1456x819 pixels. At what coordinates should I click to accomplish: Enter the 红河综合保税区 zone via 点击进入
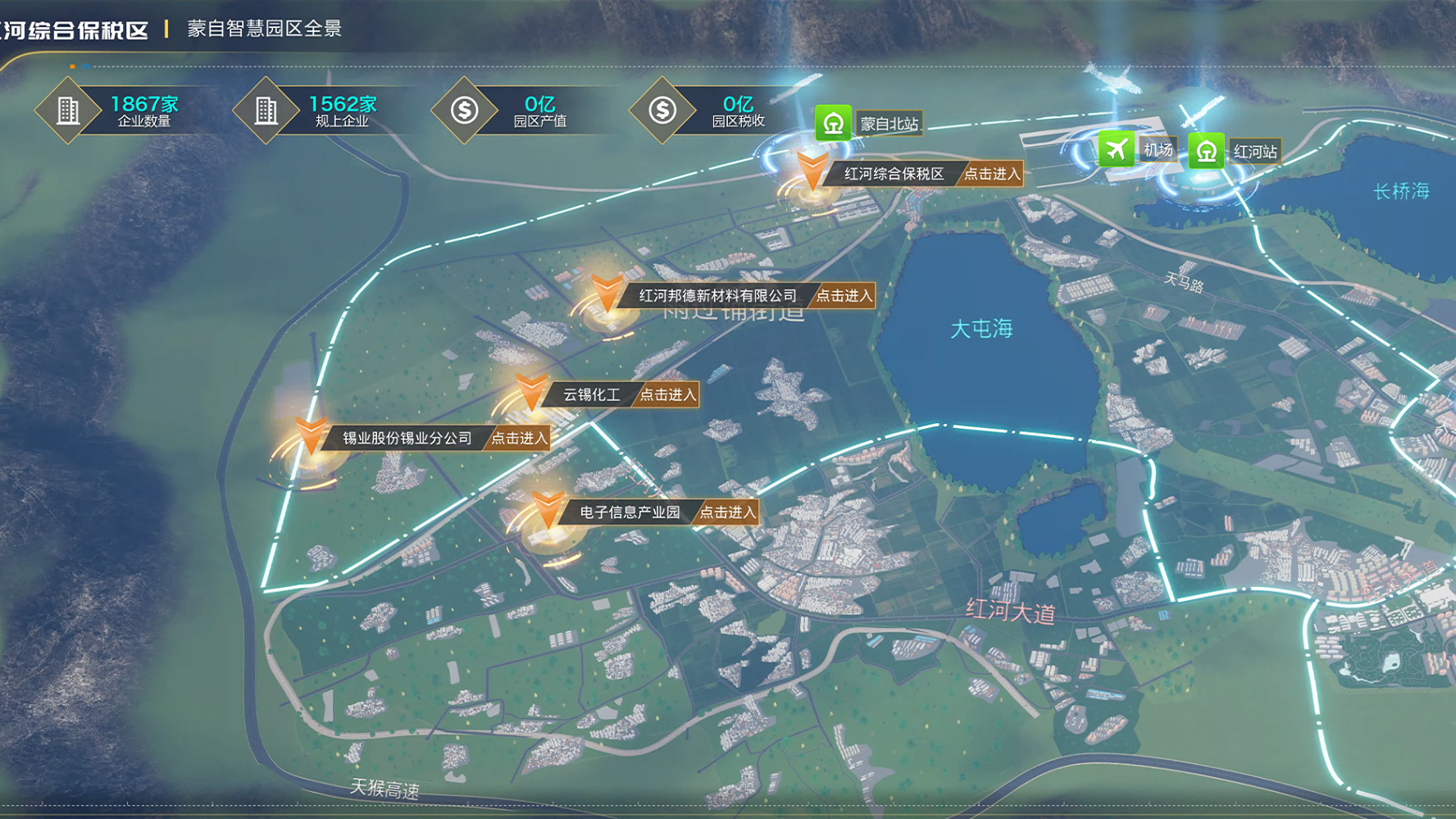[991, 174]
